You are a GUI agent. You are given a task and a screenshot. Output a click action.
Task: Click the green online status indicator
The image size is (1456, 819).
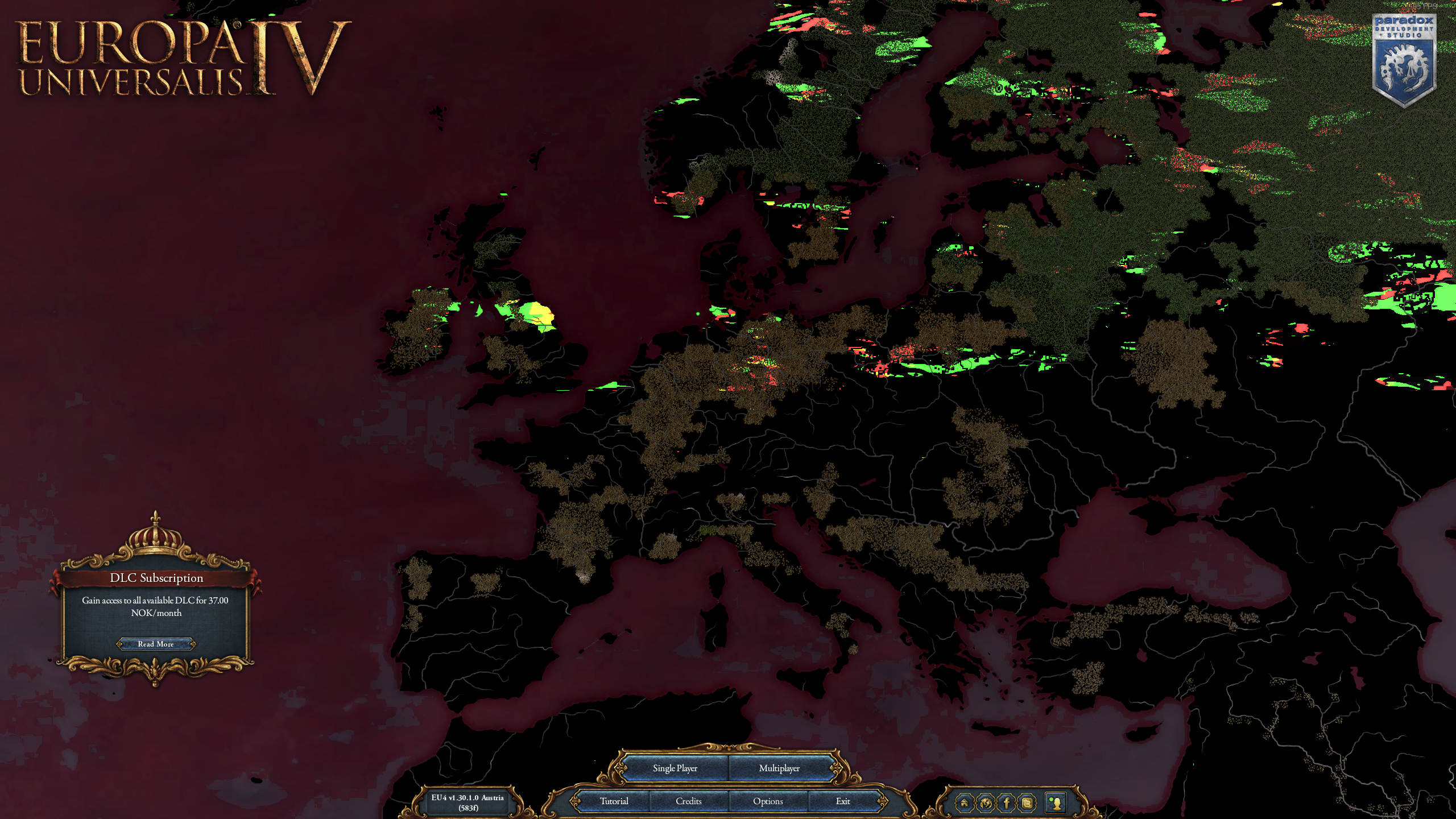coord(1051,800)
